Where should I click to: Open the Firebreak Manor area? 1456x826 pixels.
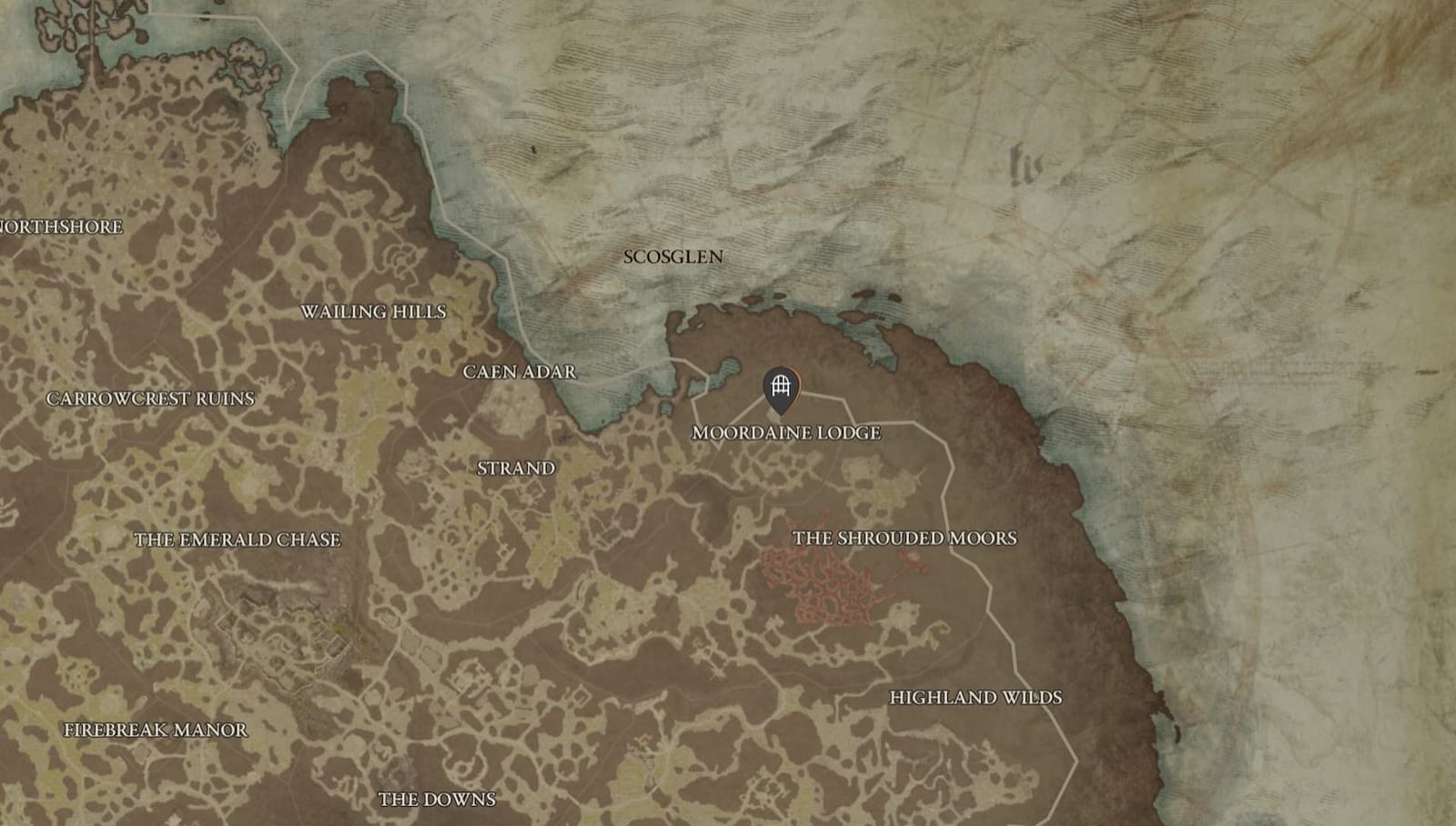(x=156, y=728)
